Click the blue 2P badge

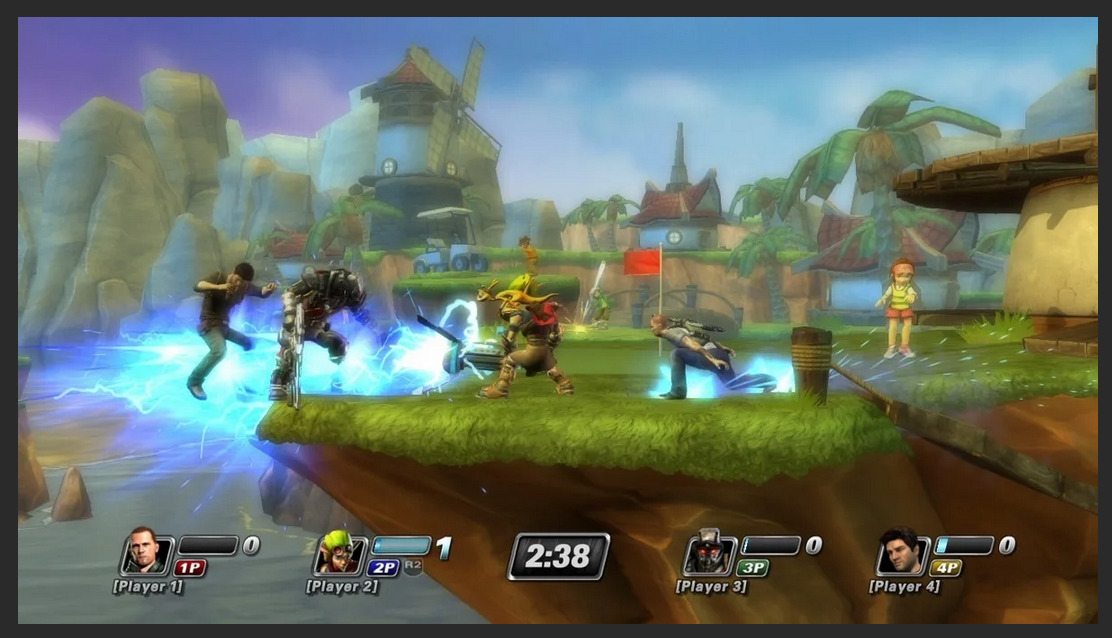[383, 568]
